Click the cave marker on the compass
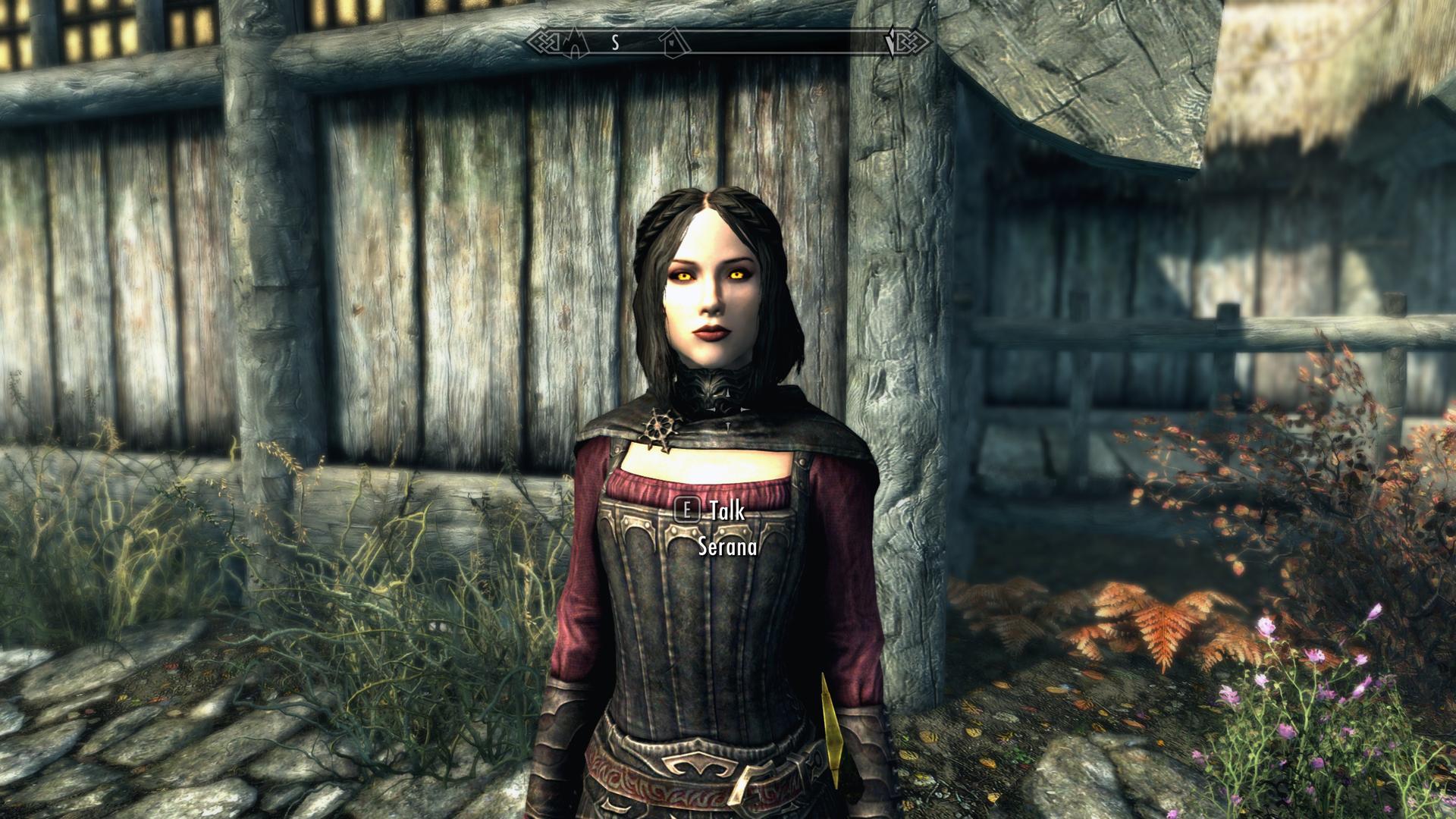 575,43
